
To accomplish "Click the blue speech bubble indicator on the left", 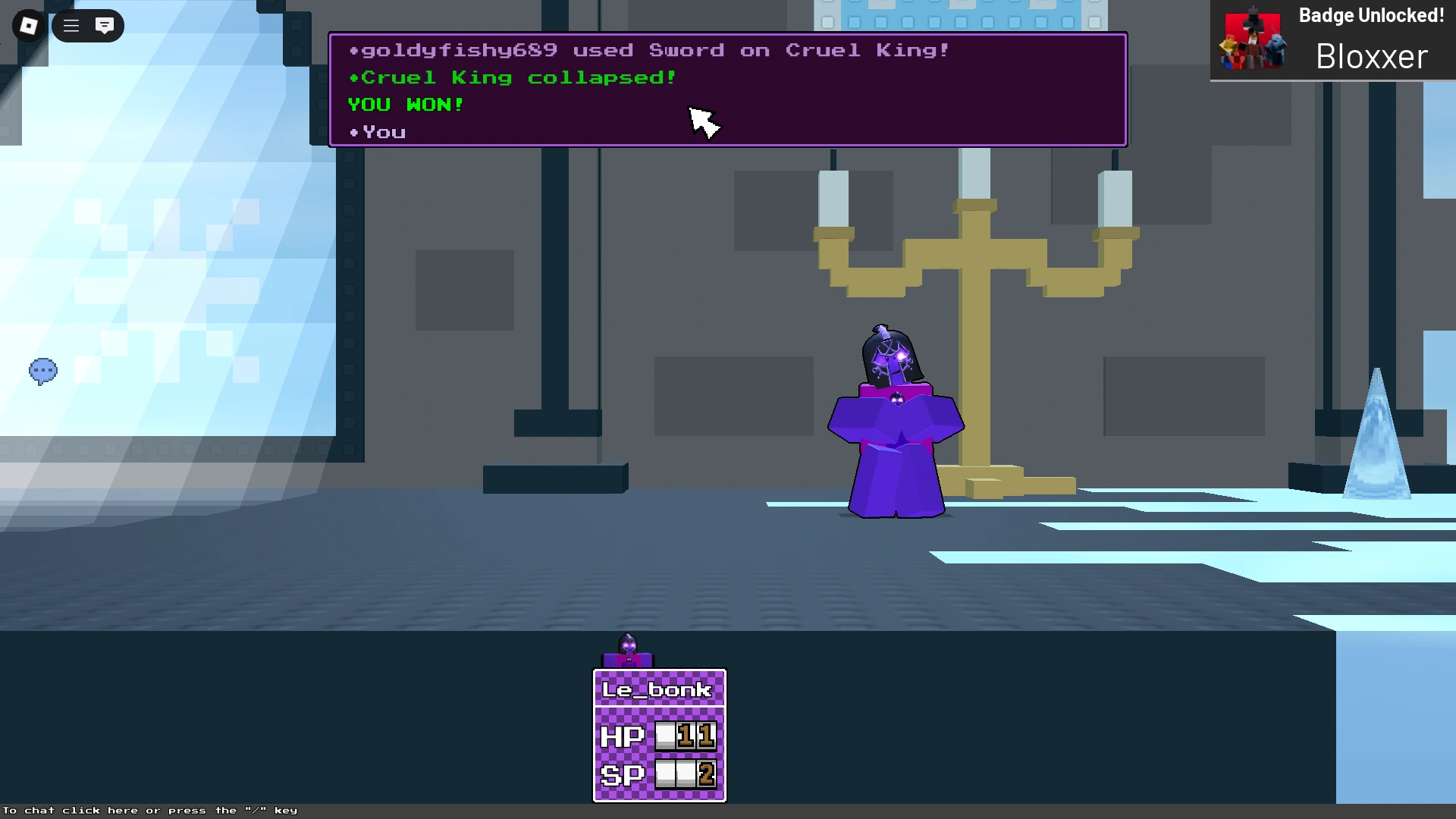I will 43,371.
